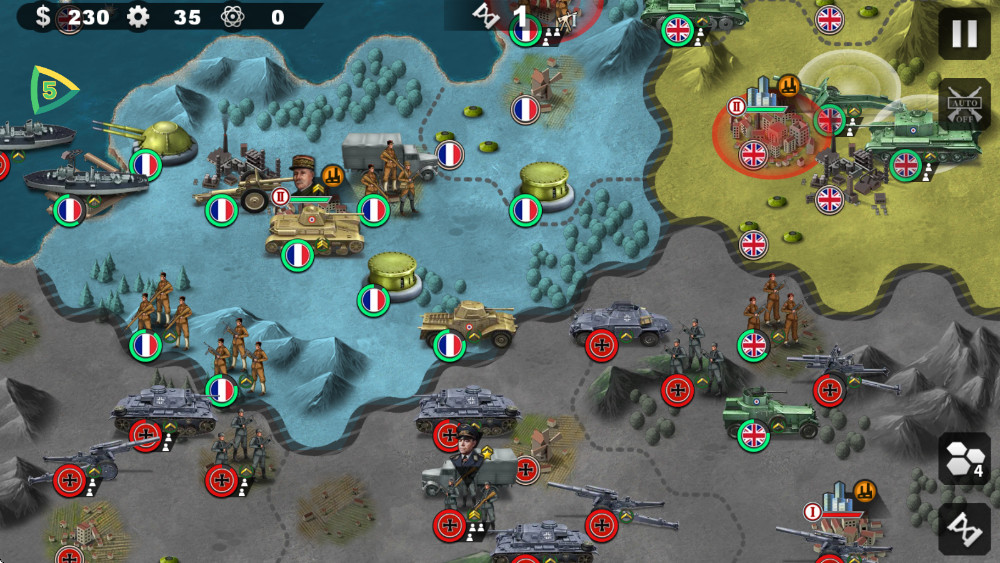Select the British city with red aura
This screenshot has width=1000, height=563.
pyautogui.click(x=768, y=130)
